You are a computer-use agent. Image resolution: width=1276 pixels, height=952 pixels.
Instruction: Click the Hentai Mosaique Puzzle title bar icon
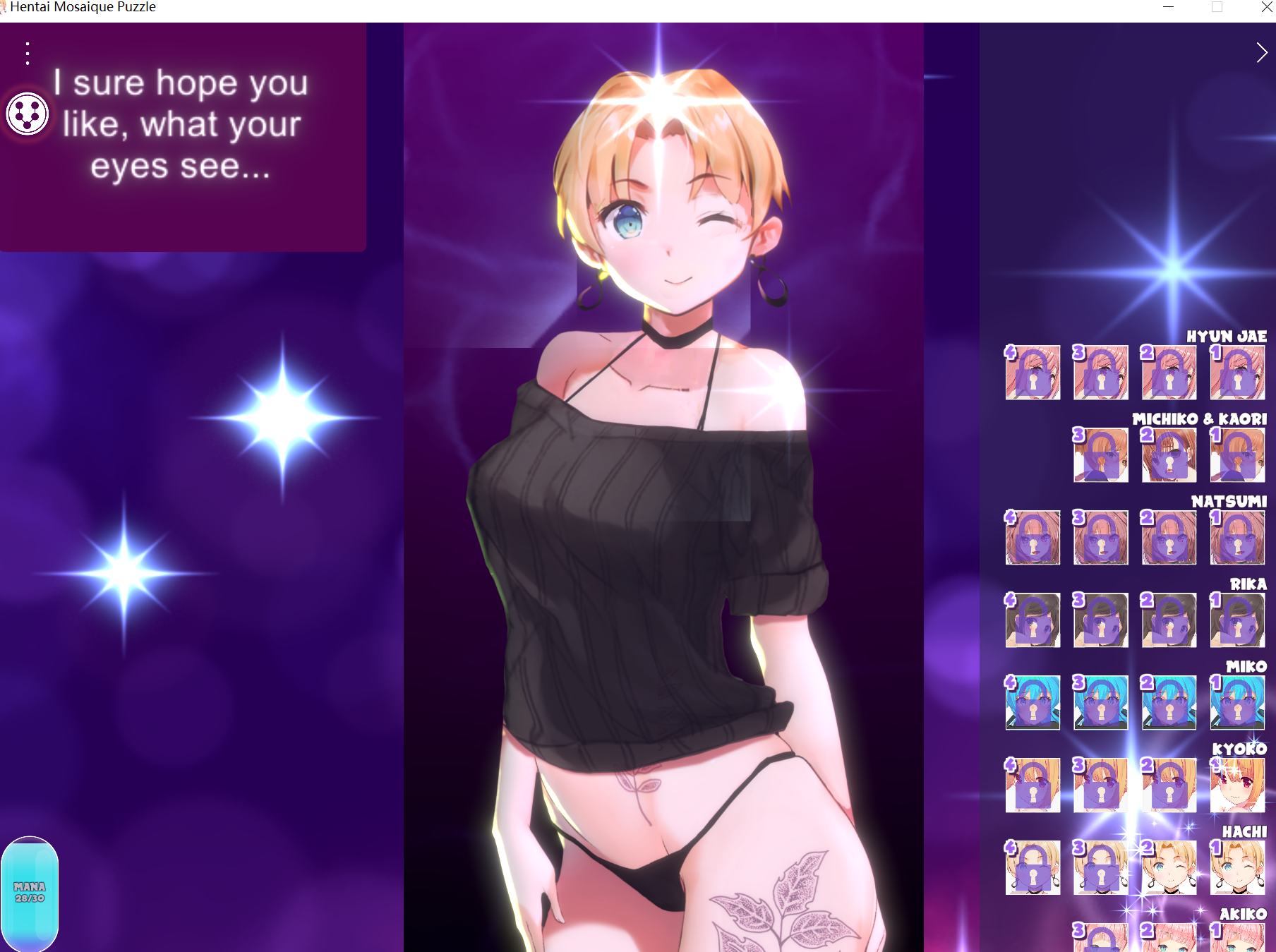coord(6,7)
